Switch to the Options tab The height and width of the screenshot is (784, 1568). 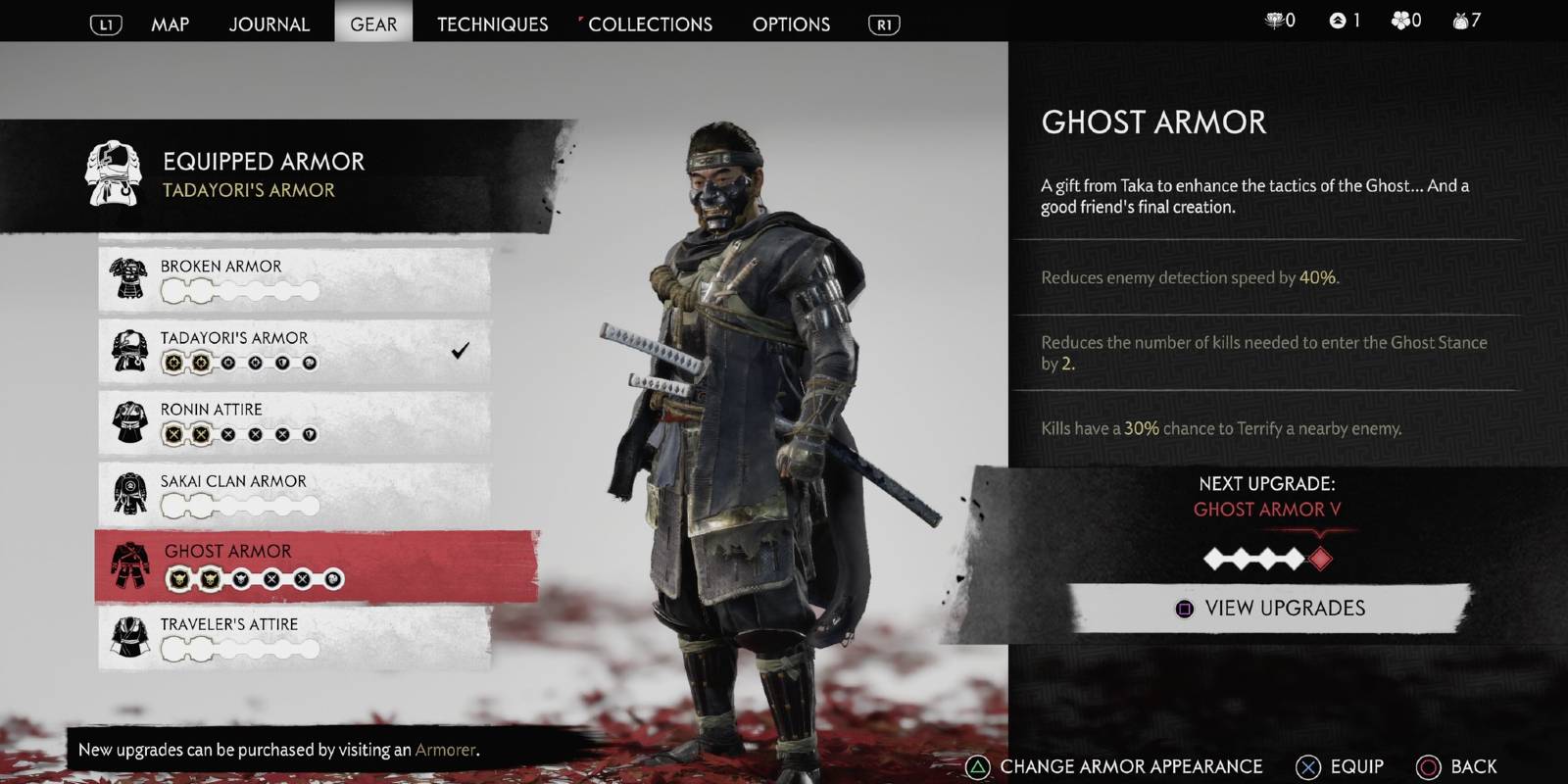click(x=791, y=24)
